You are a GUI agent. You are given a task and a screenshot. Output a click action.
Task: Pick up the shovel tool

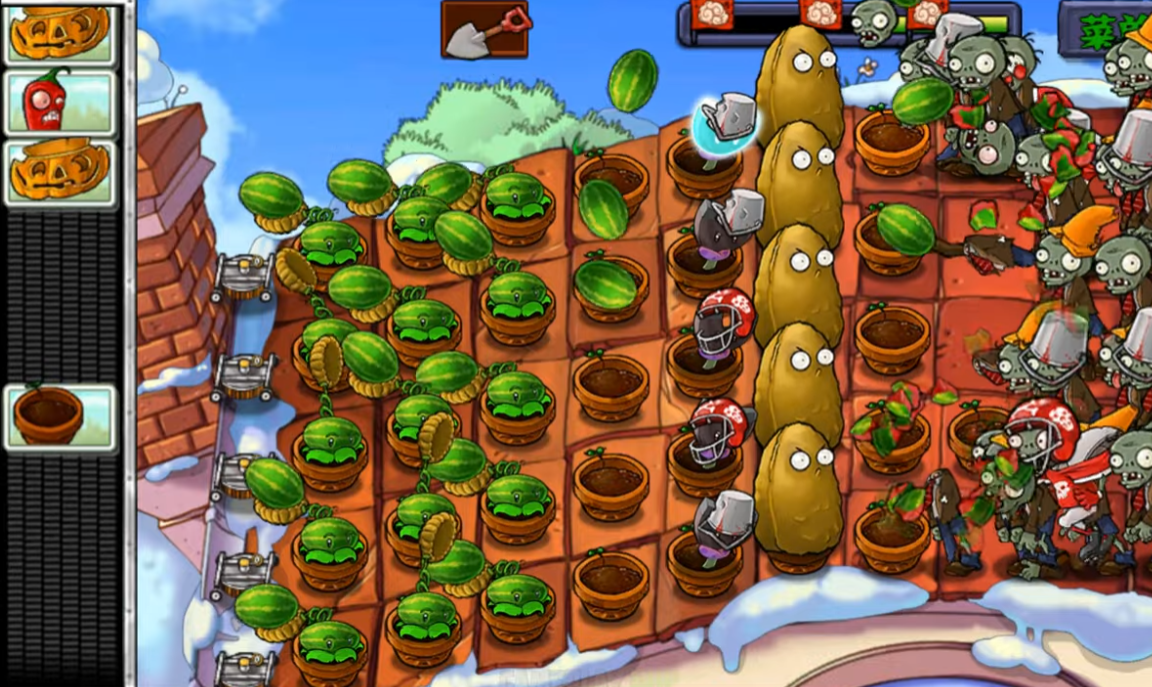point(484,30)
